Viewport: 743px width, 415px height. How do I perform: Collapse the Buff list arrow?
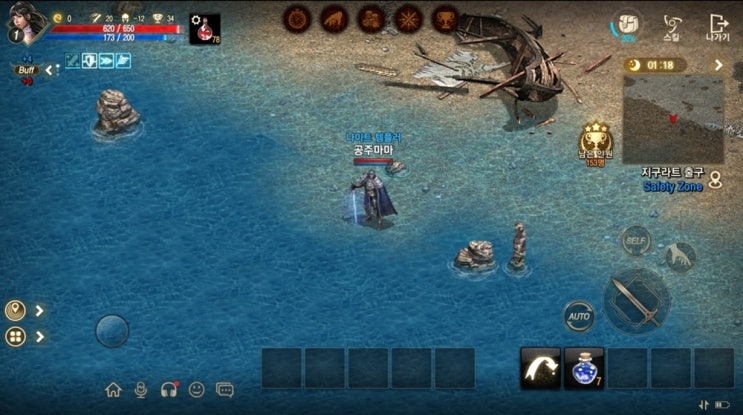pyautogui.click(x=46, y=69)
